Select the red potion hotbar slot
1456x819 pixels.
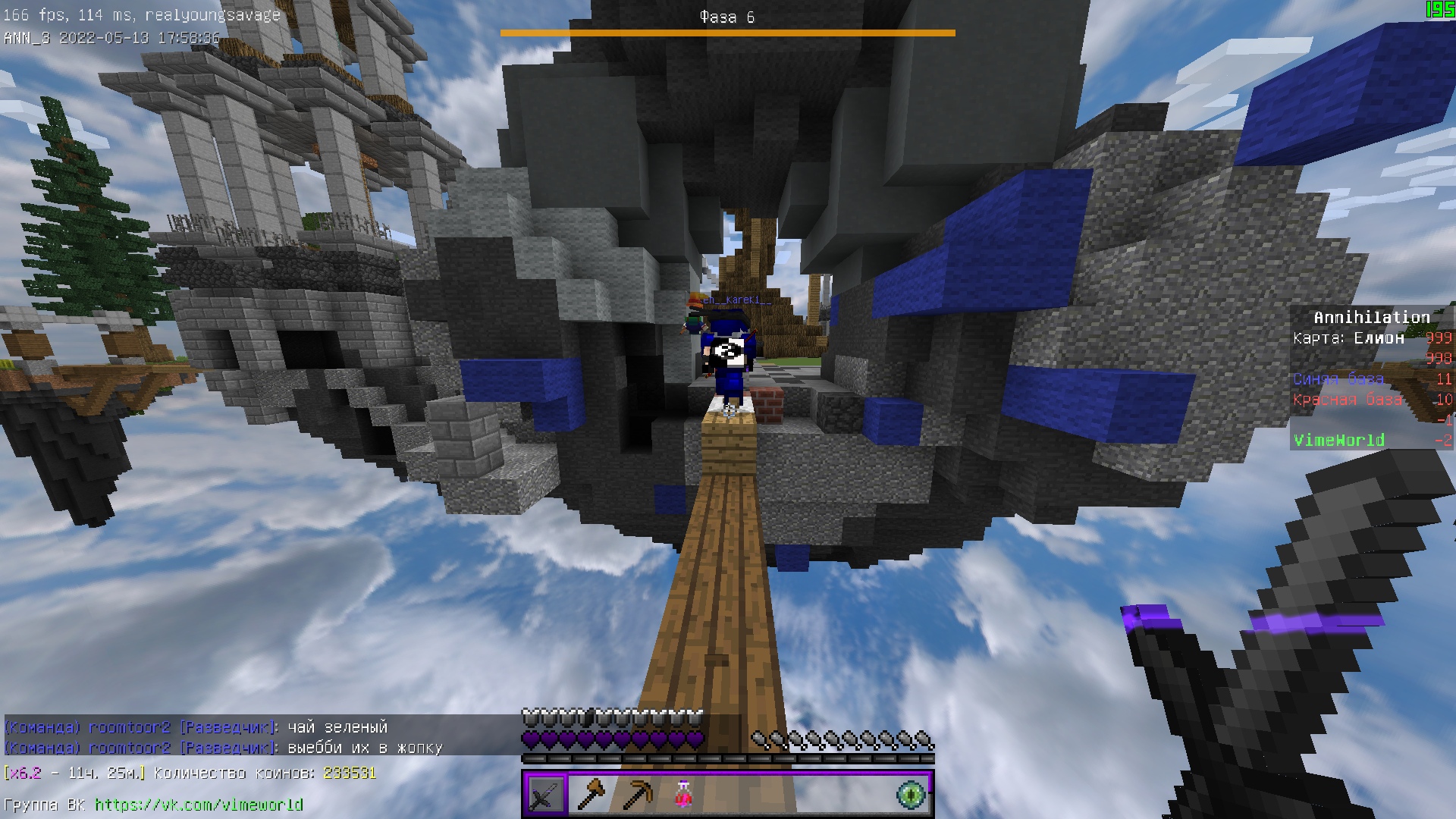tap(682, 795)
